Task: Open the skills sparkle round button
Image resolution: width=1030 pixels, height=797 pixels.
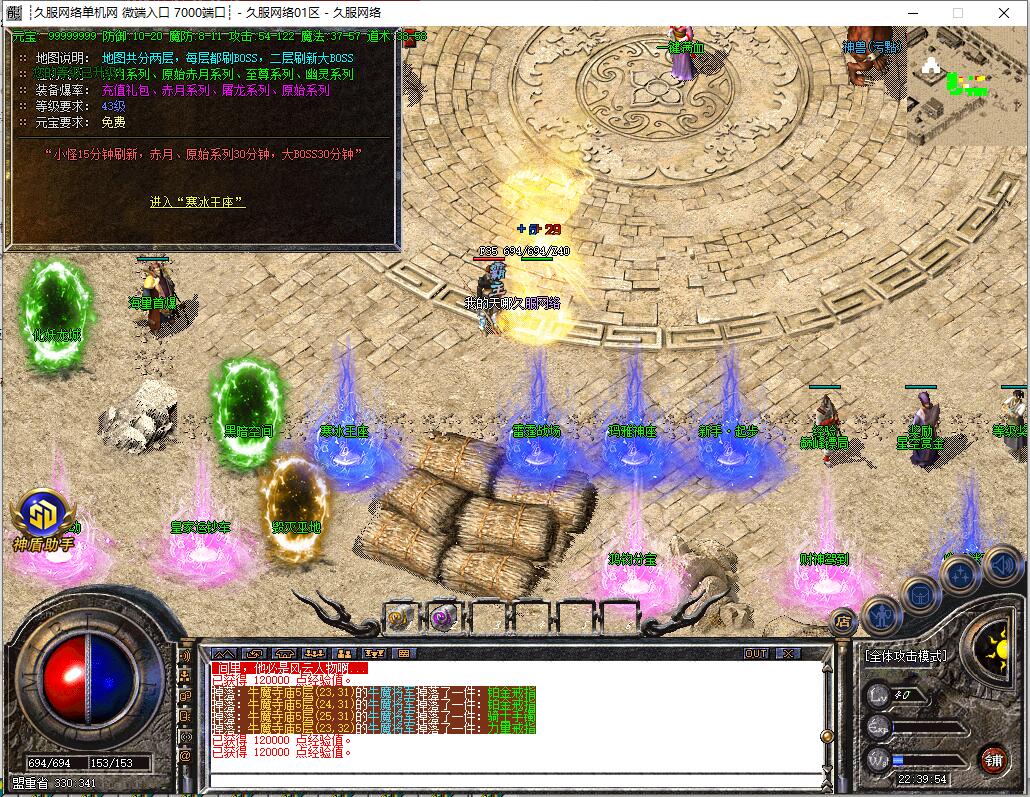Action: click(960, 575)
